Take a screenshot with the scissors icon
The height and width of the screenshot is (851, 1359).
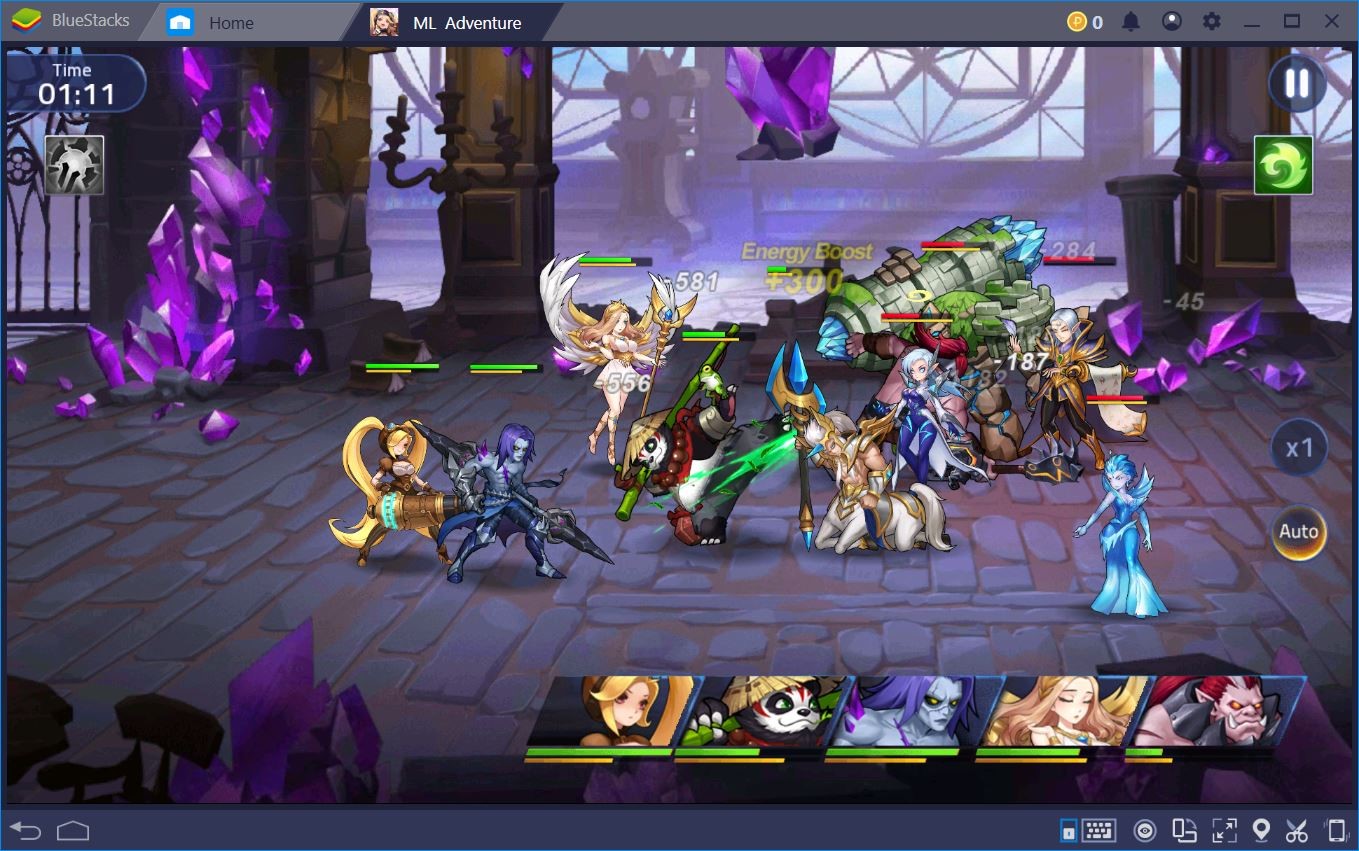(1298, 830)
